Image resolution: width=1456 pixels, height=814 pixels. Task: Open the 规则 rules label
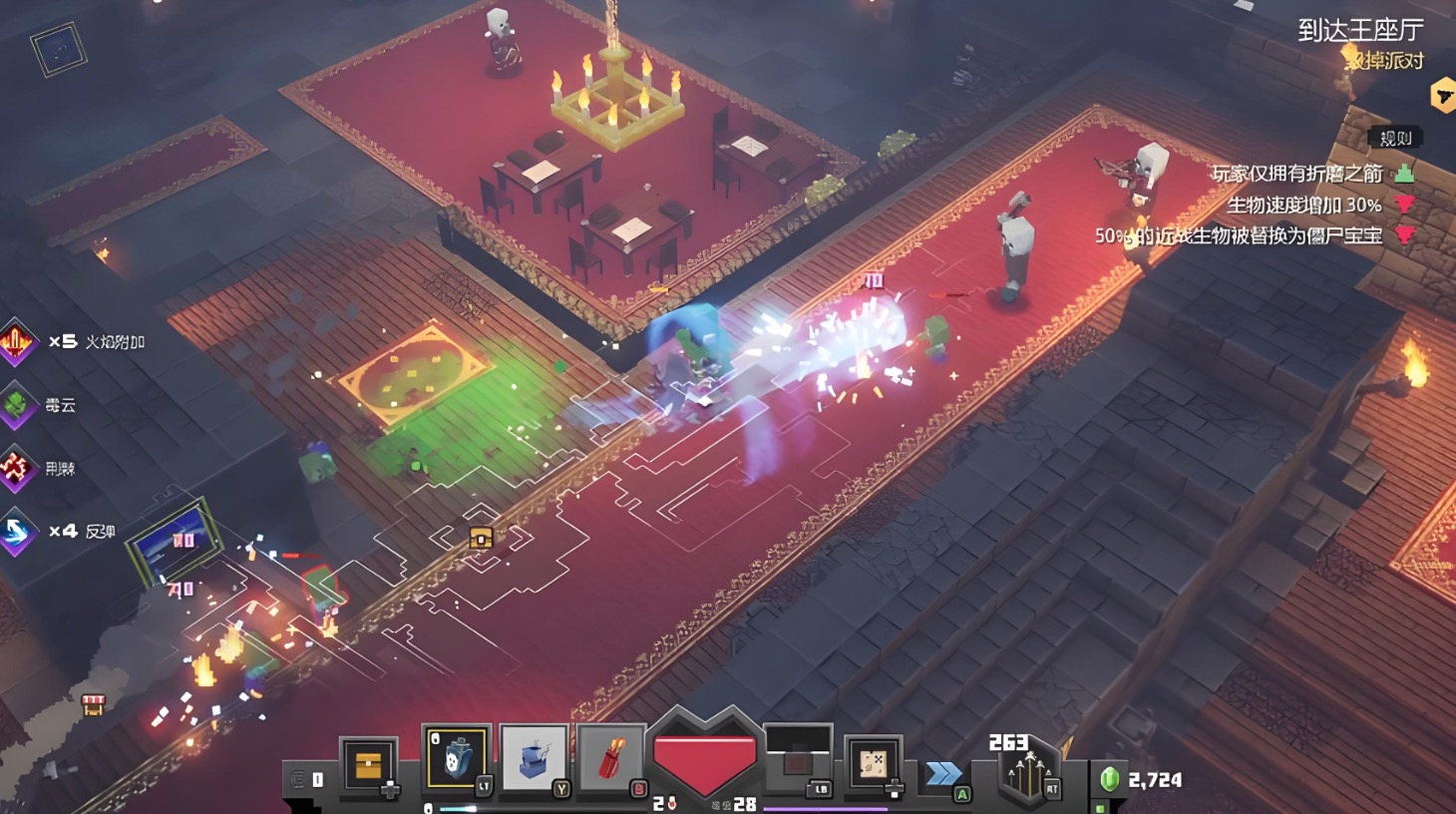(1395, 139)
